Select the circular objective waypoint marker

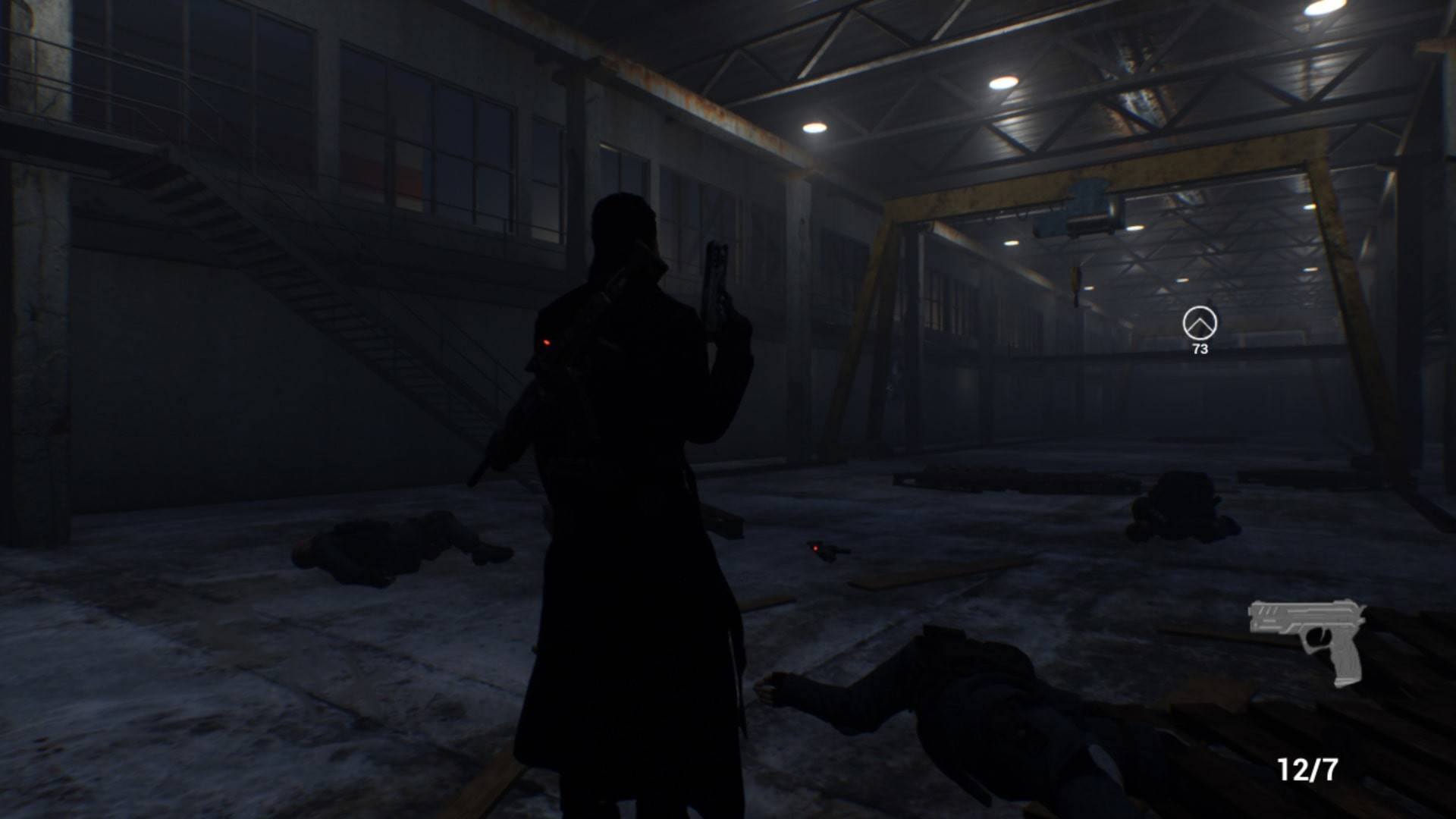[1200, 324]
